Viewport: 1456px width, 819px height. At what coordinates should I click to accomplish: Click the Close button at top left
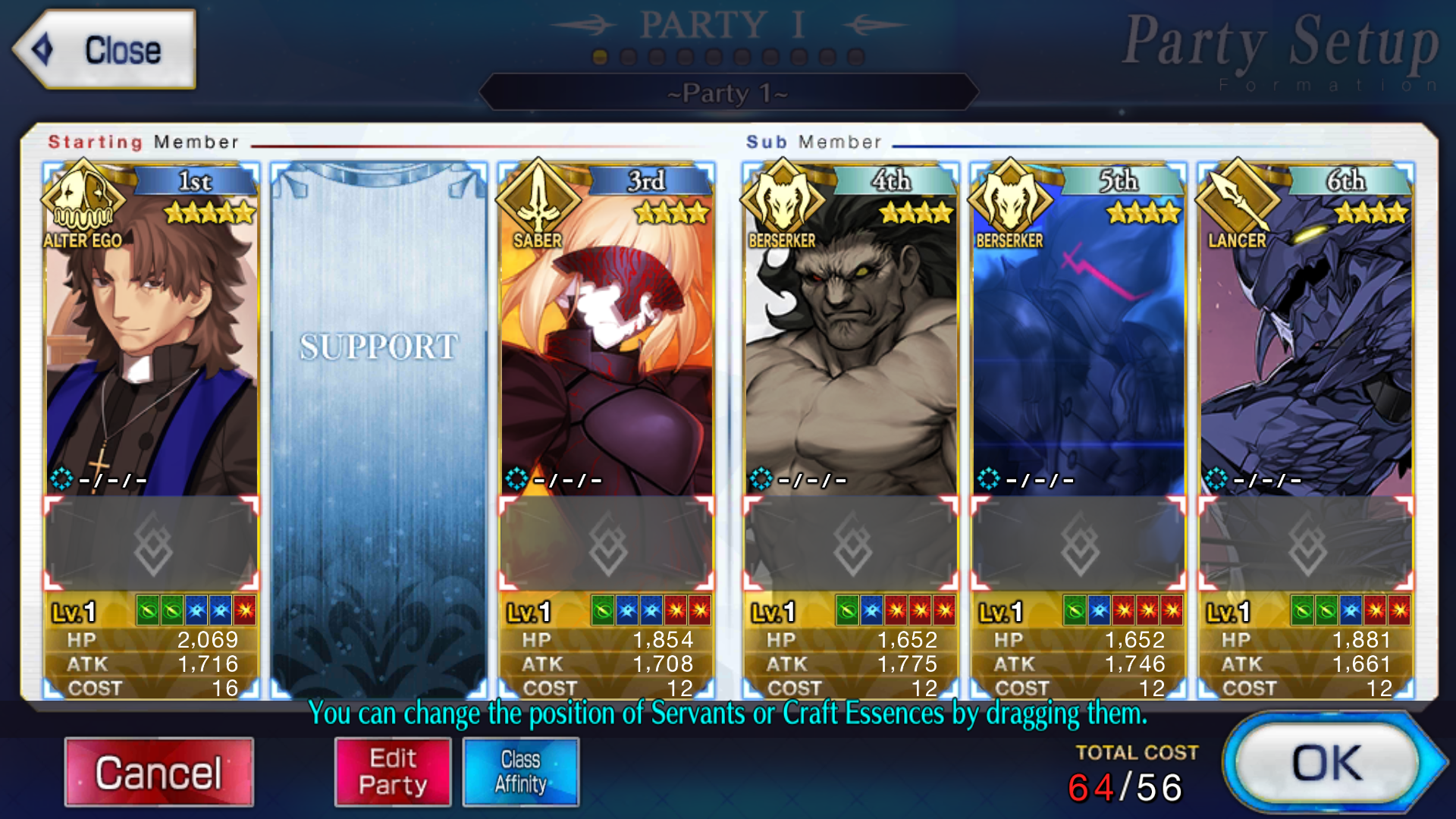coord(106,50)
